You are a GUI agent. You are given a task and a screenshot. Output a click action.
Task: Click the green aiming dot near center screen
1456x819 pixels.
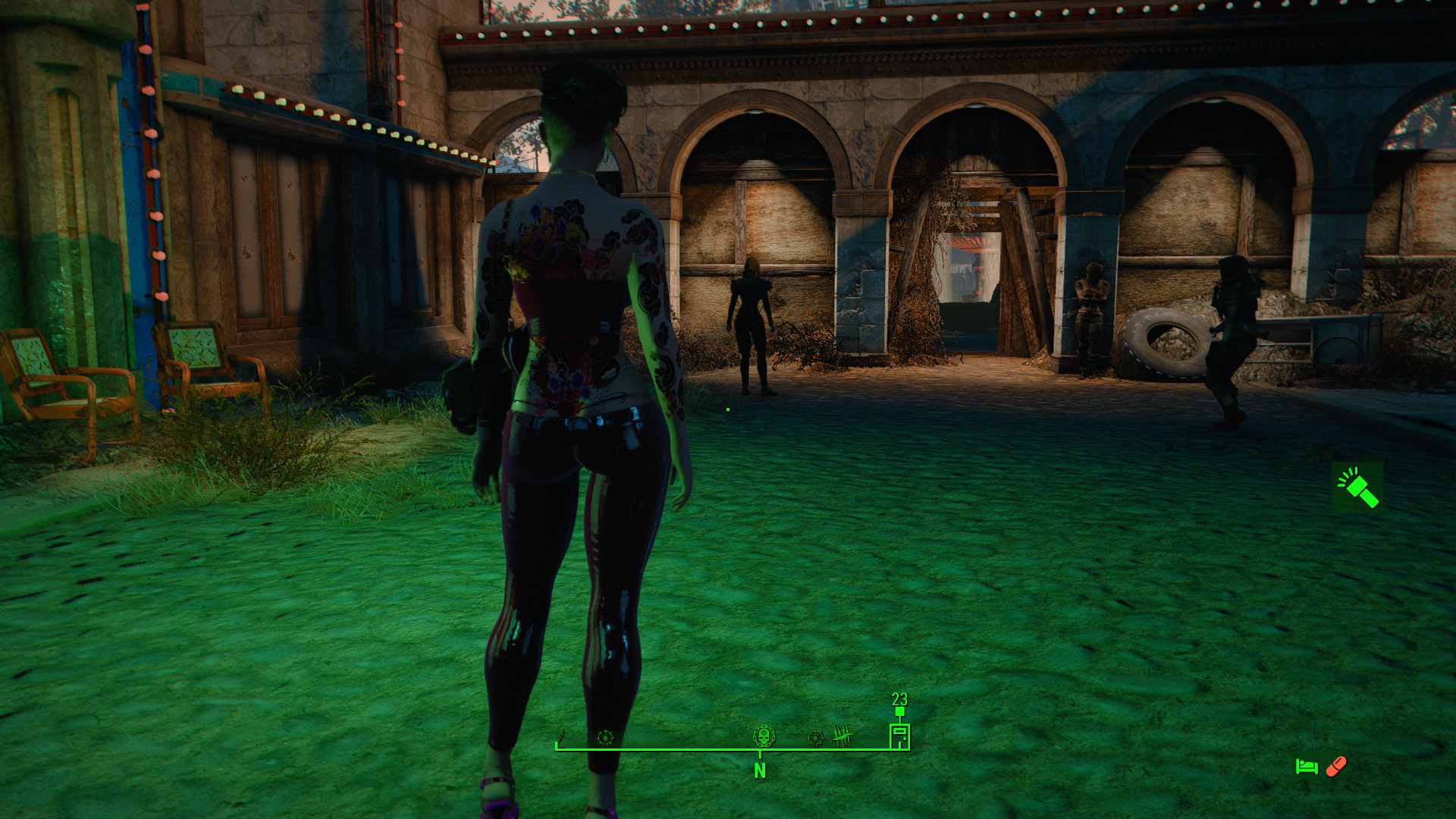[727, 408]
